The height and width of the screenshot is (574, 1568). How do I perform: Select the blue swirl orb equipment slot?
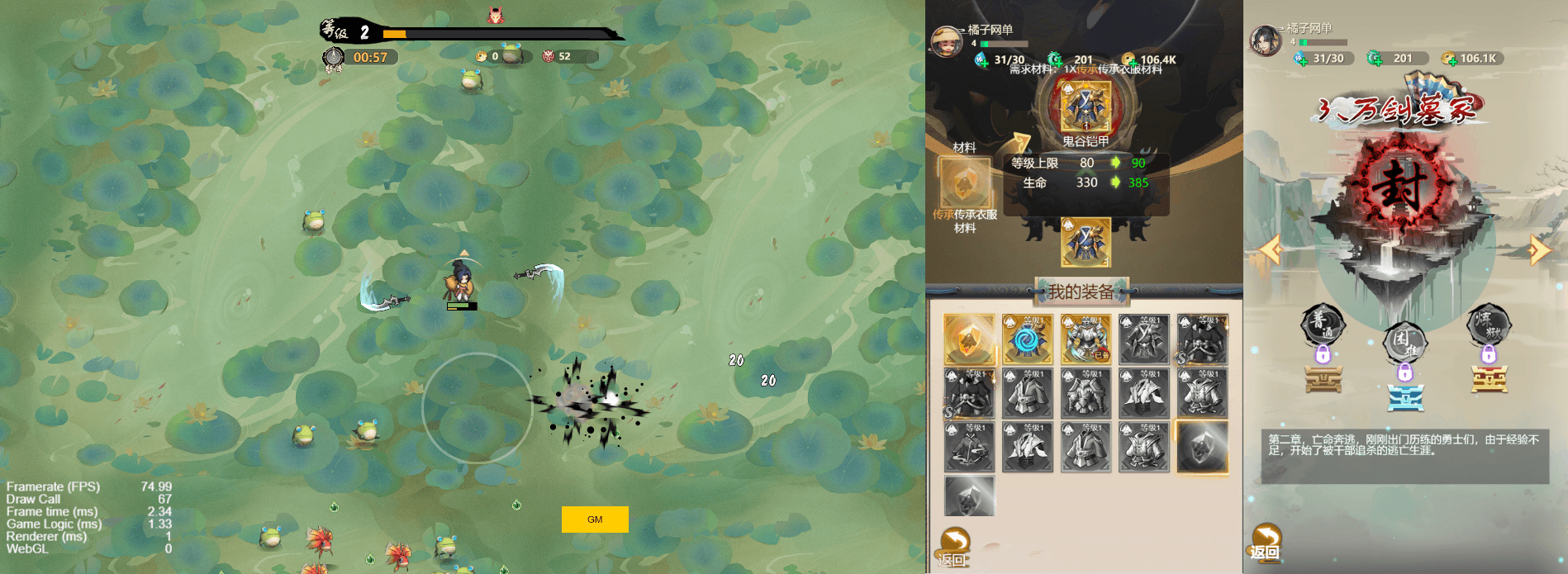[x=1027, y=339]
